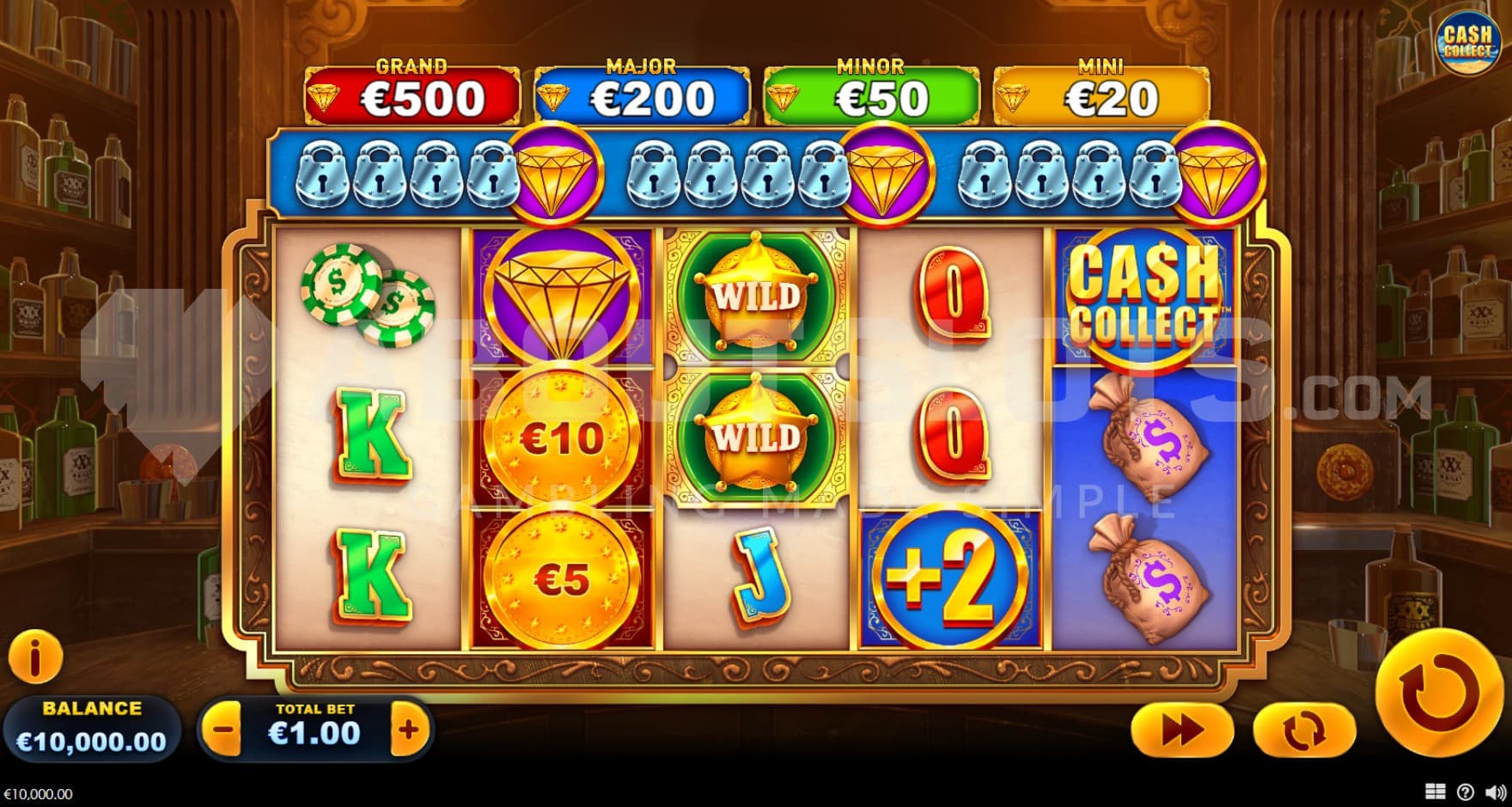Open the paytable grid icon
This screenshot has width=1512, height=807.
pos(1435,792)
